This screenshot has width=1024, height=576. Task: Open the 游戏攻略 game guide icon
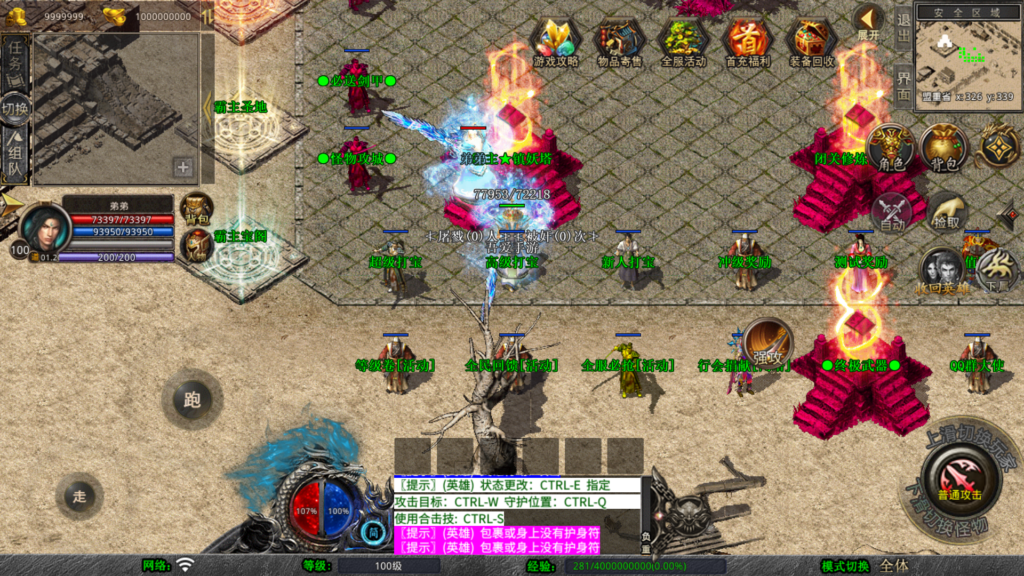(x=555, y=43)
